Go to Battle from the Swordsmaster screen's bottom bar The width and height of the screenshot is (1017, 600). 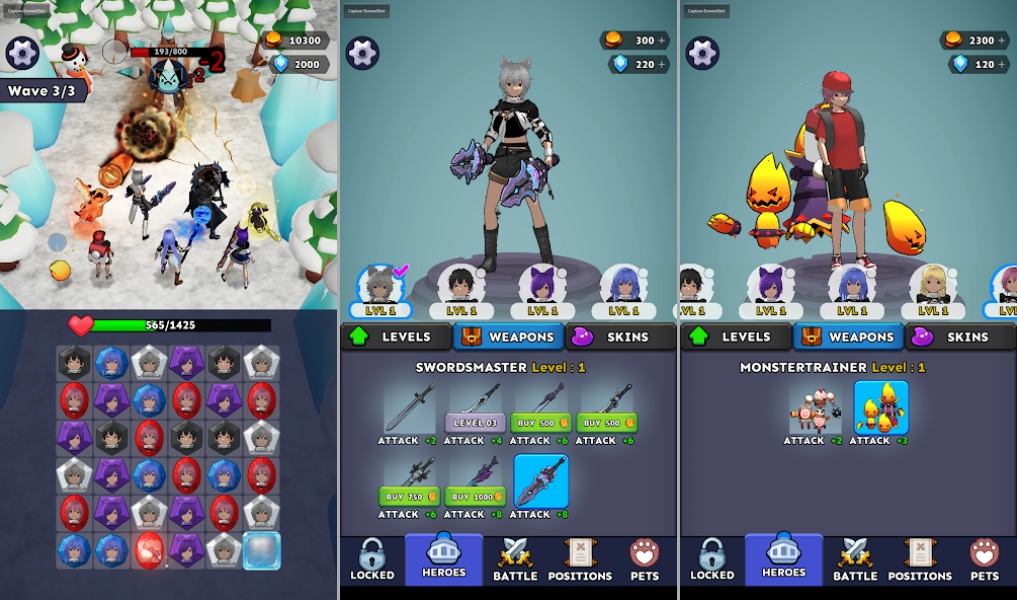[515, 560]
